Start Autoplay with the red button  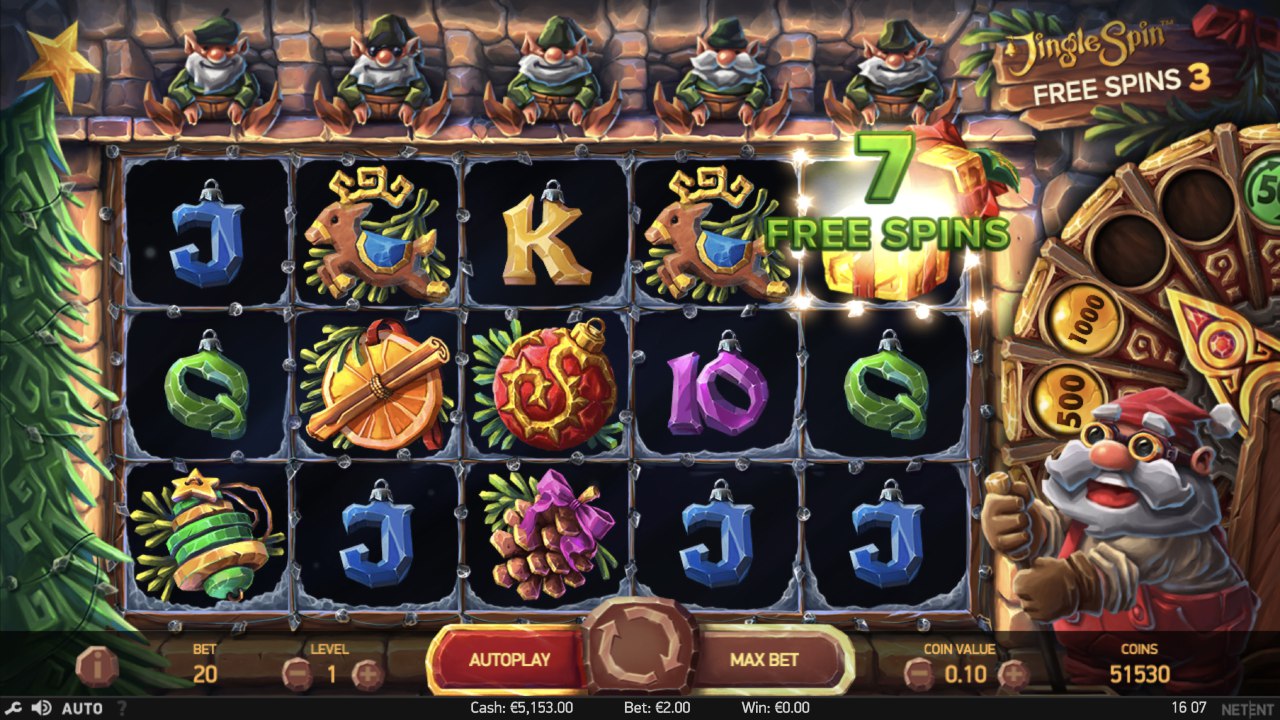(509, 660)
